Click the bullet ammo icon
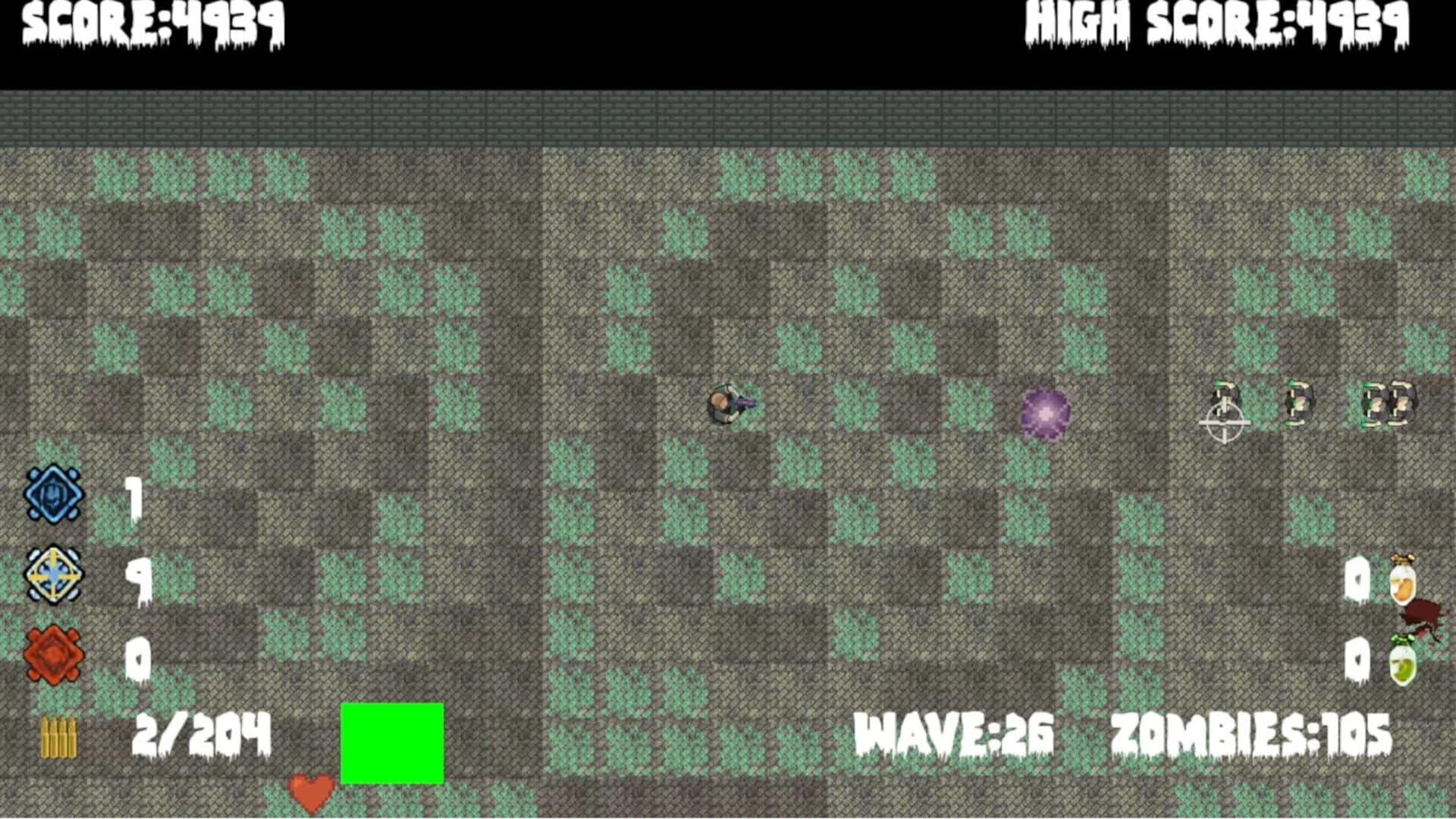 pos(57,731)
